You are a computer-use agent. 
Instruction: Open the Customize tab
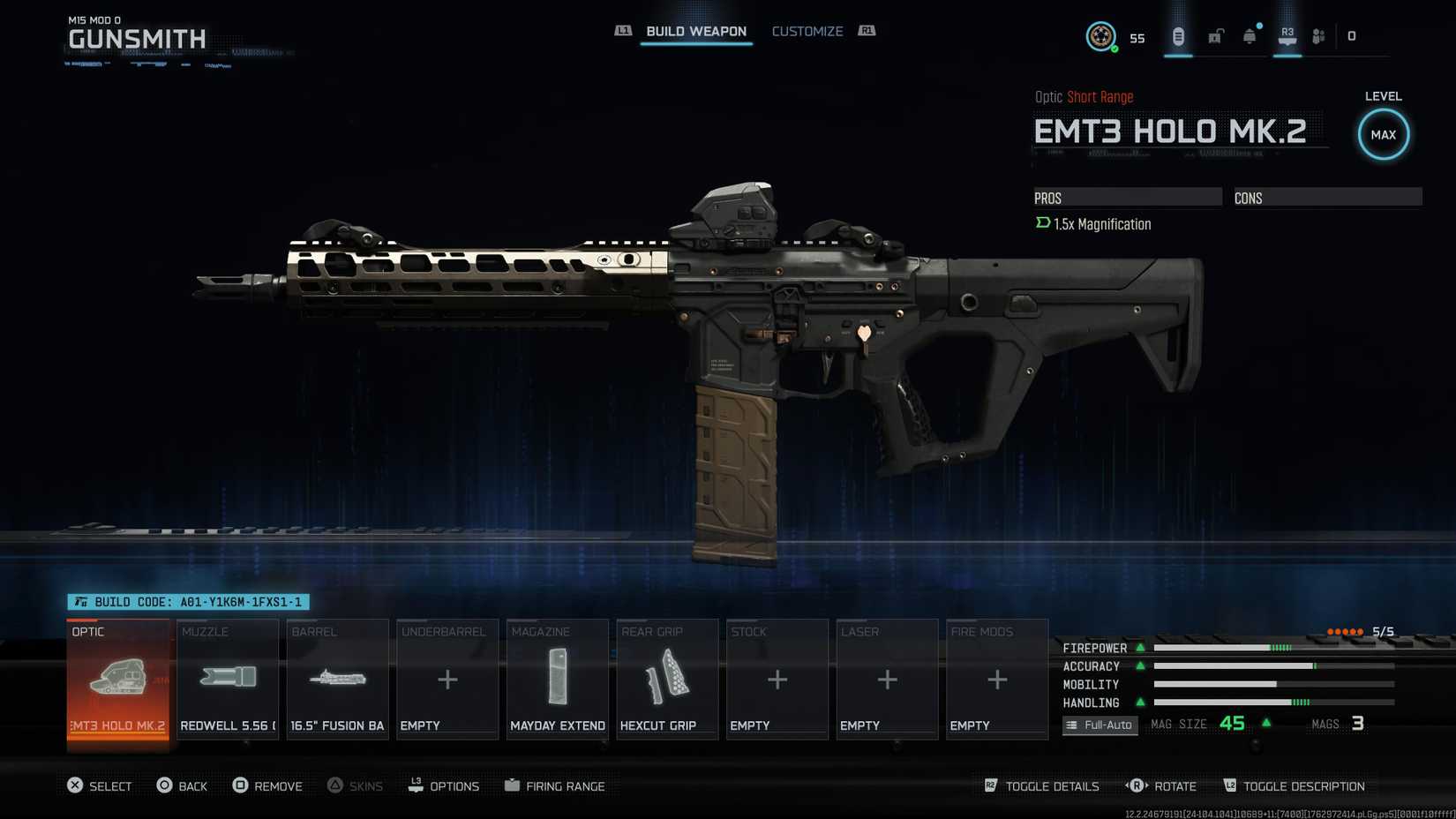coord(807,32)
